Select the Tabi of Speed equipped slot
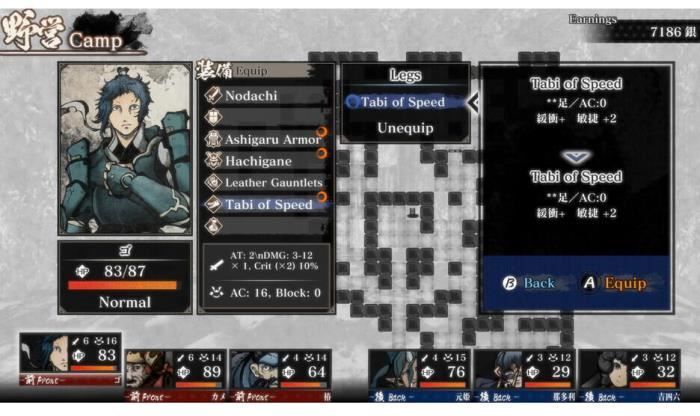This screenshot has width=700, height=416. [265, 205]
